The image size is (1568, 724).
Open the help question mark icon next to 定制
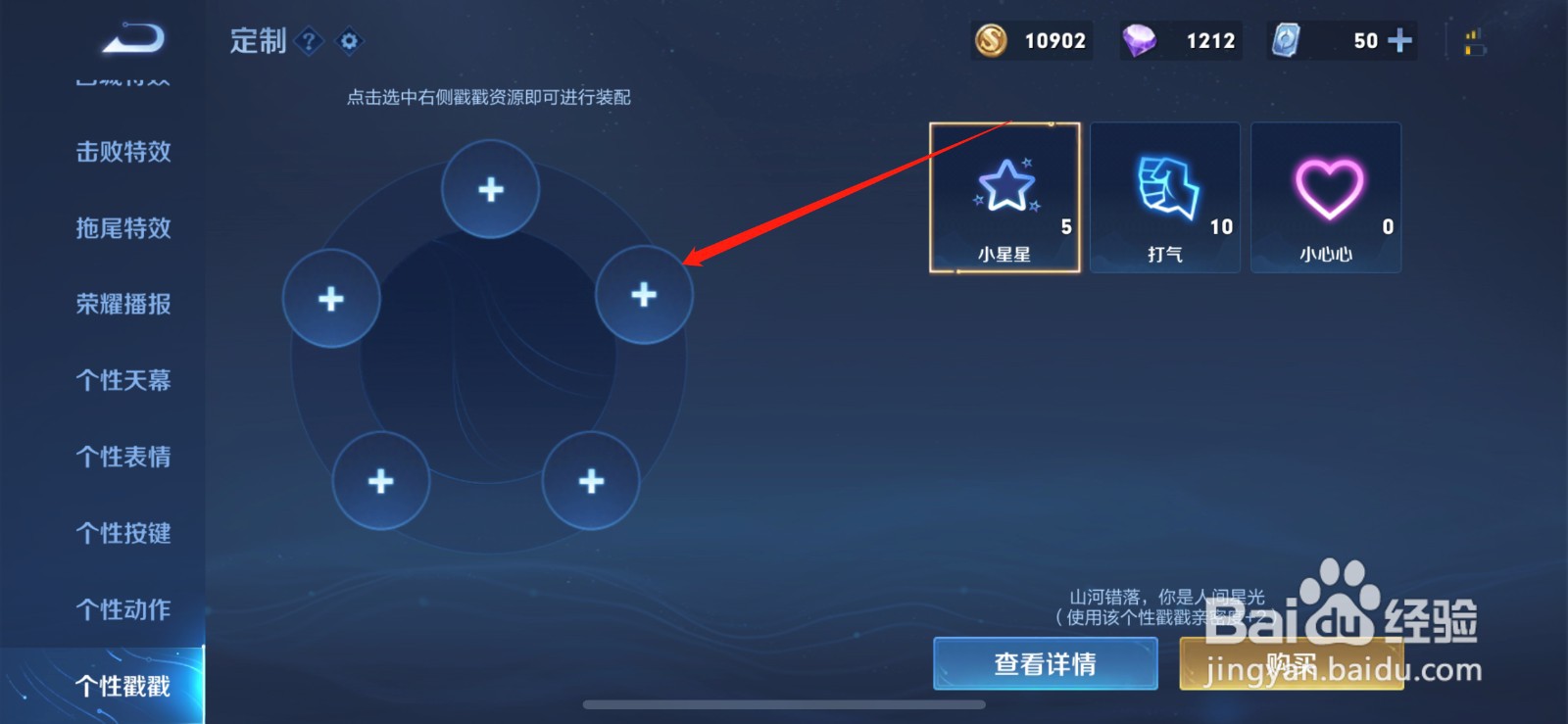[310, 41]
